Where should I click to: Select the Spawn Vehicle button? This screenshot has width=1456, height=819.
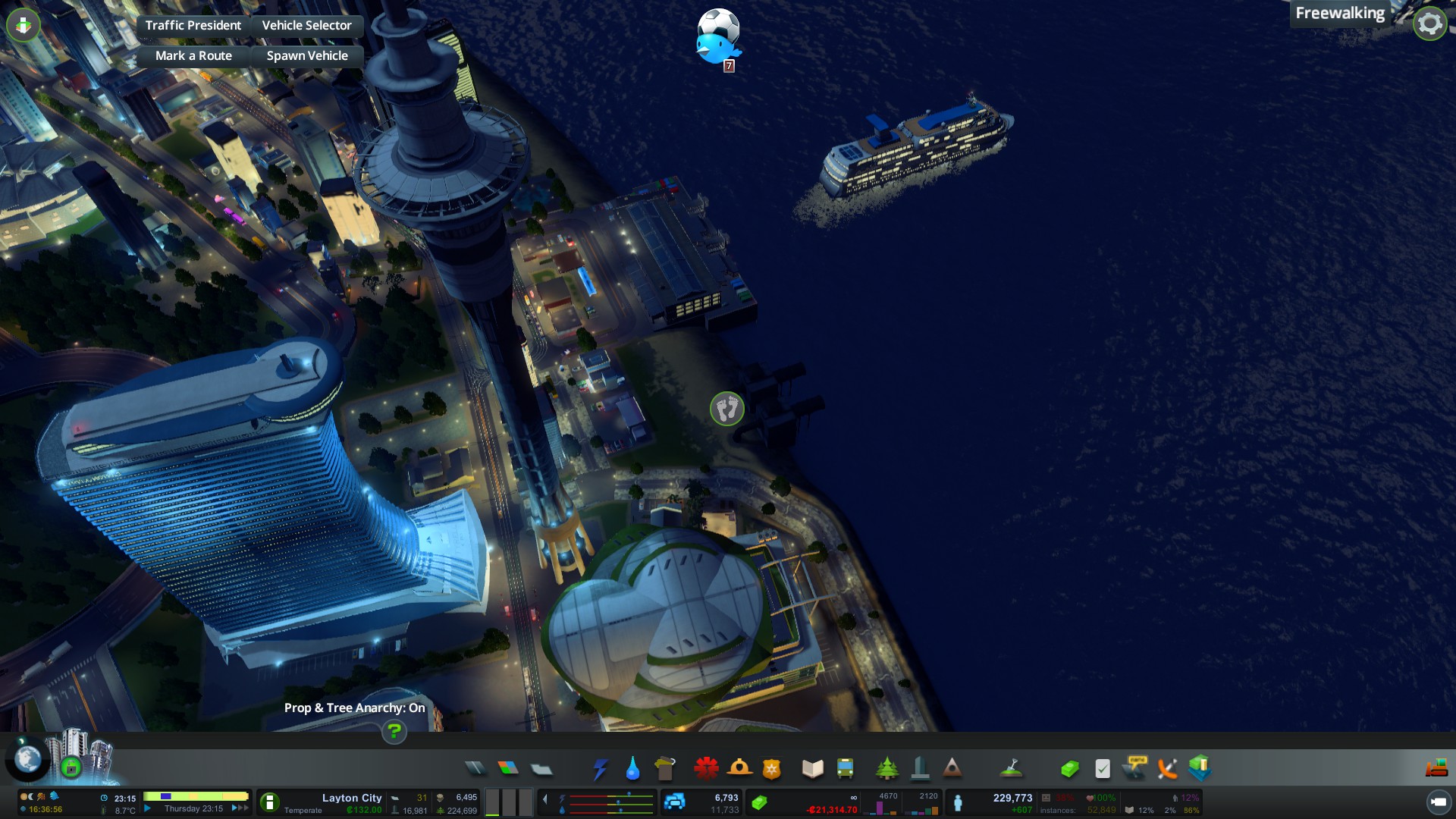point(307,56)
